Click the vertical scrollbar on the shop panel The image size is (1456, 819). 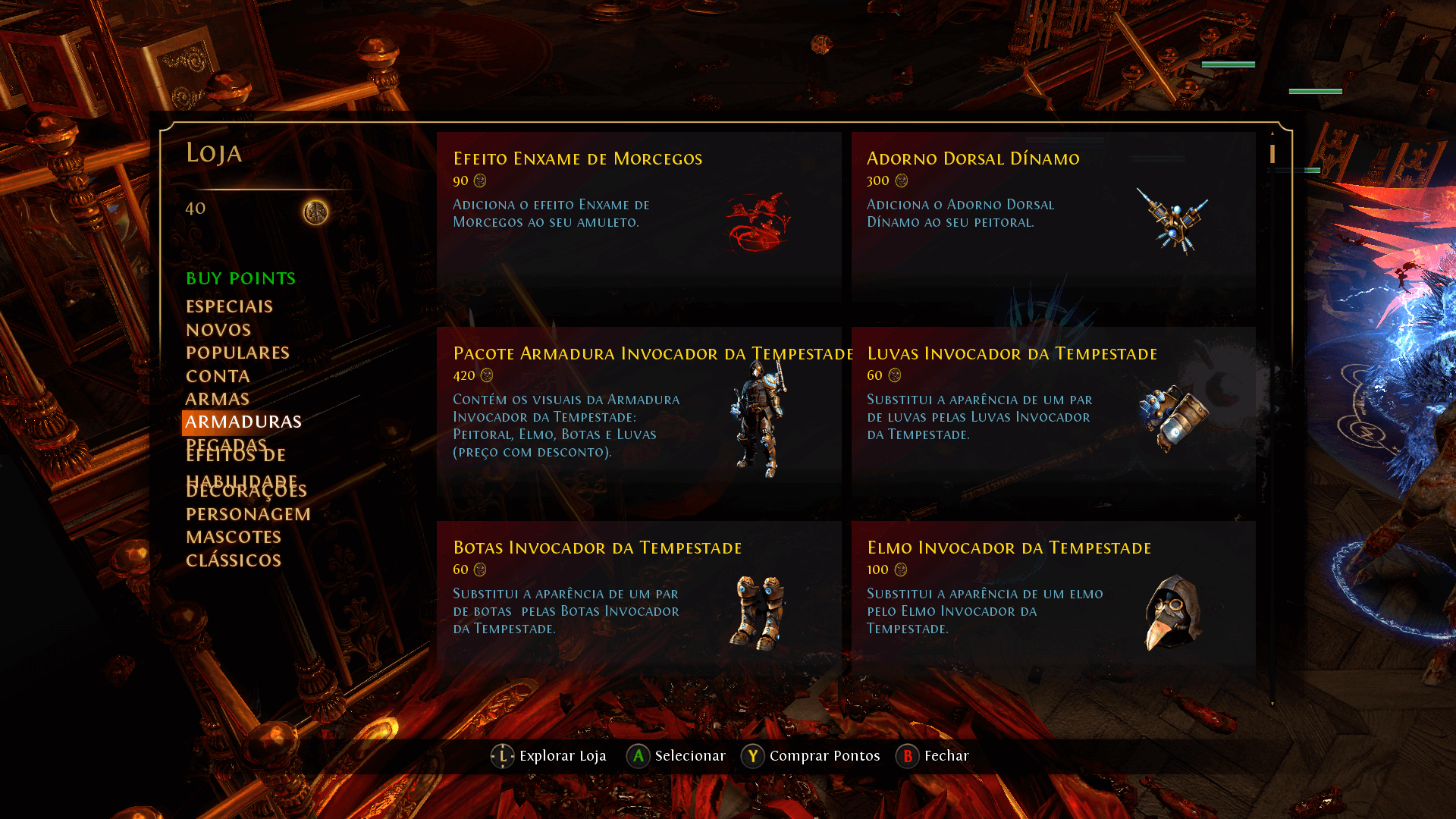tap(1272, 155)
